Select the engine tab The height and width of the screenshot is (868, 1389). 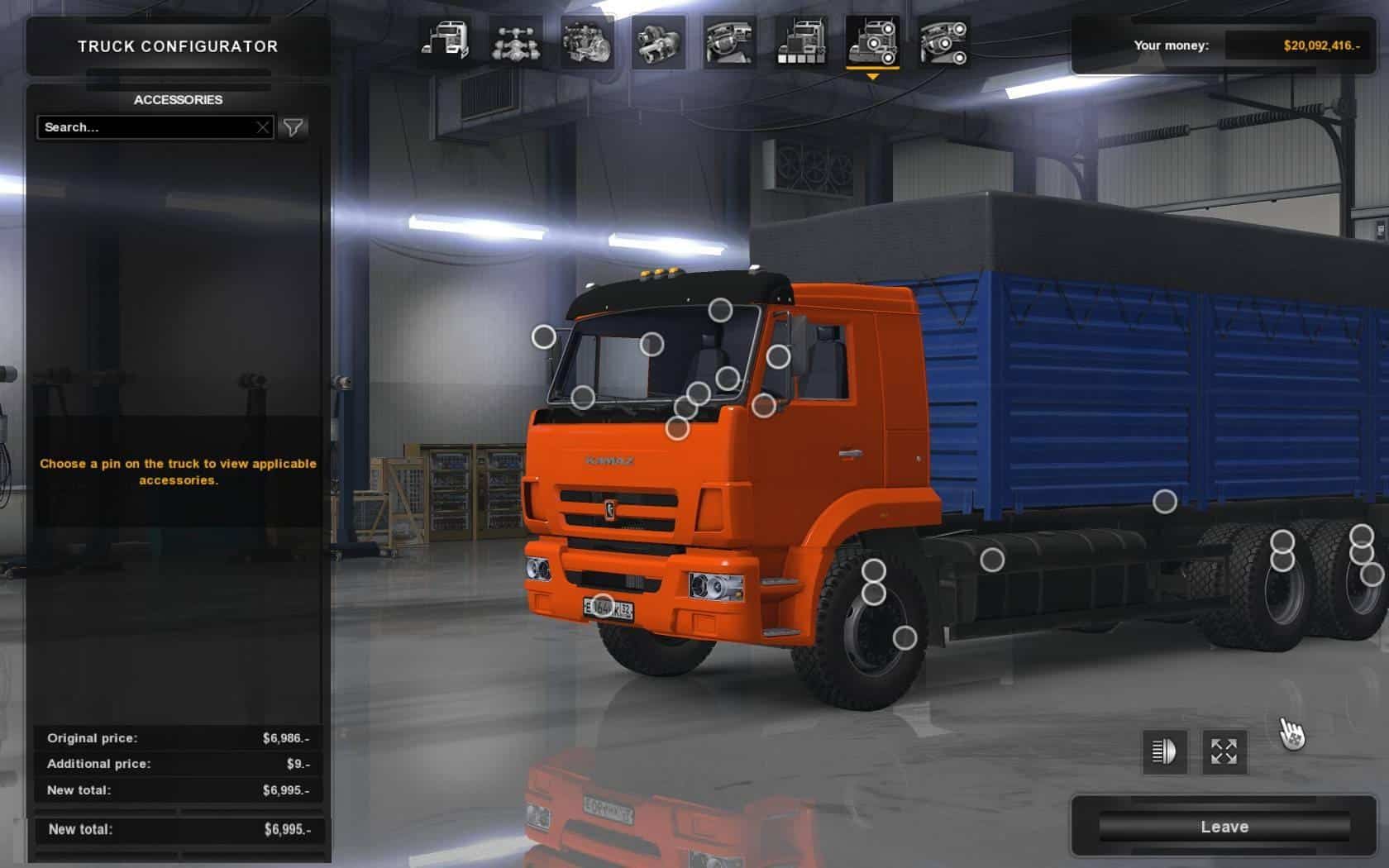(x=587, y=41)
